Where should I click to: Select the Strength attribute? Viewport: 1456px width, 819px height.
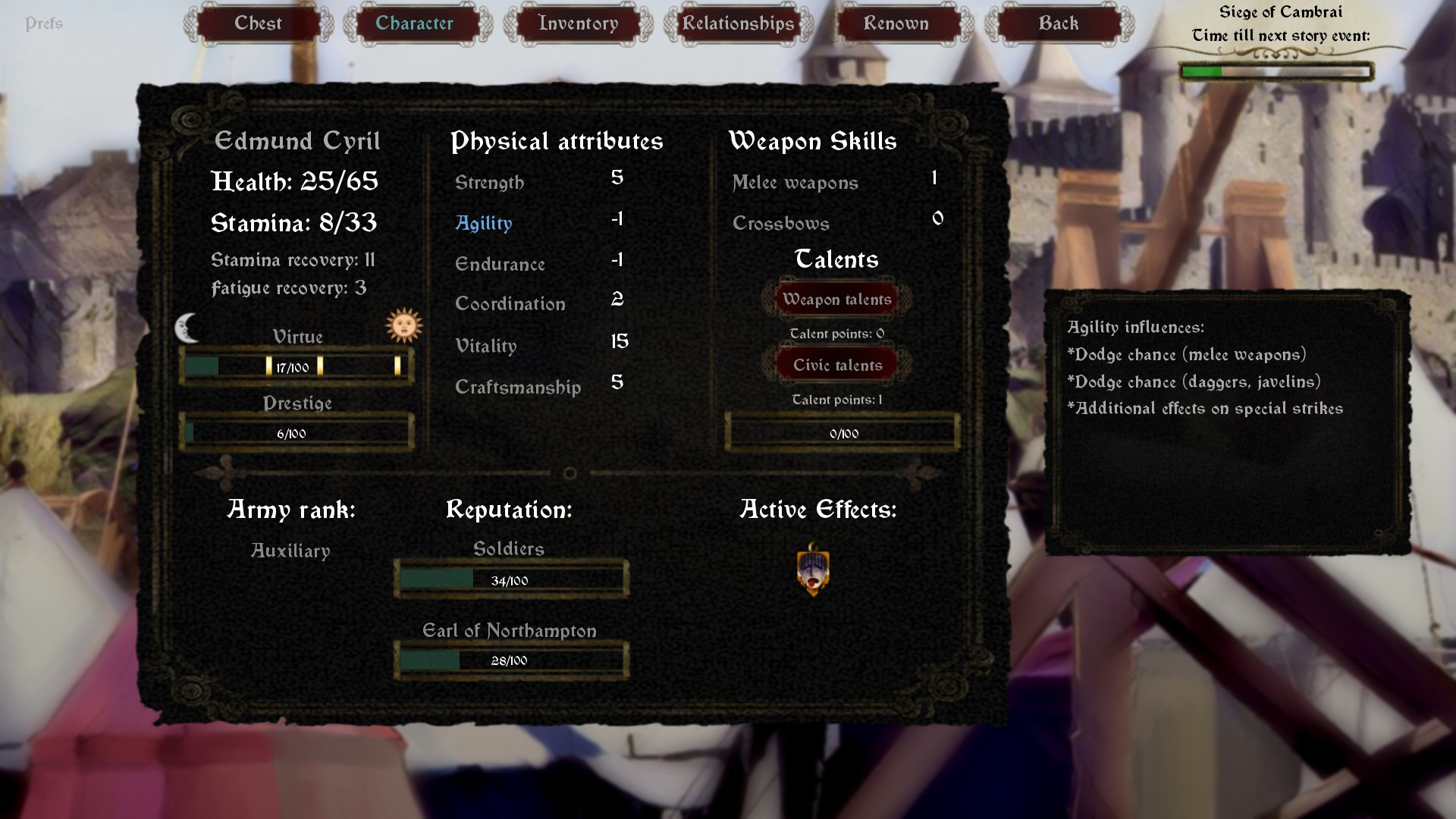click(489, 183)
